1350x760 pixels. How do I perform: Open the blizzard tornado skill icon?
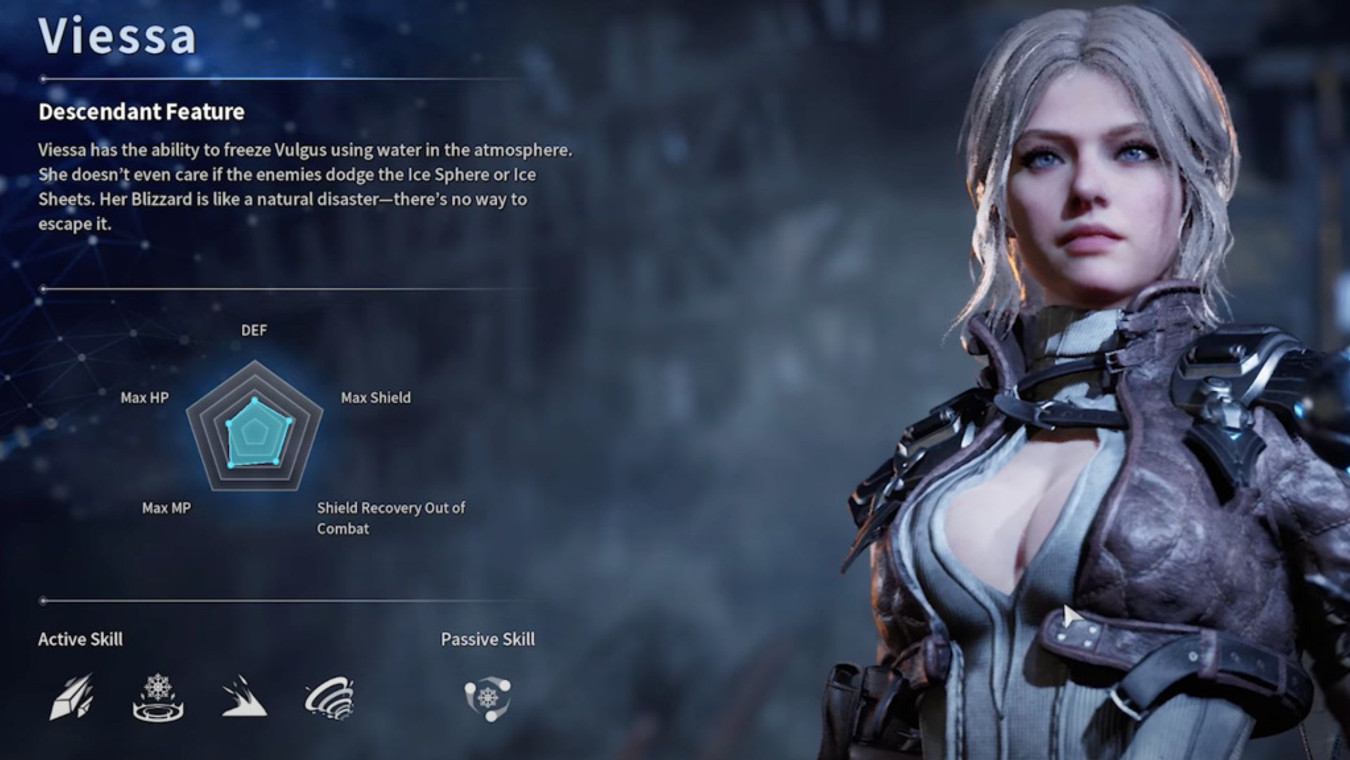[x=330, y=697]
